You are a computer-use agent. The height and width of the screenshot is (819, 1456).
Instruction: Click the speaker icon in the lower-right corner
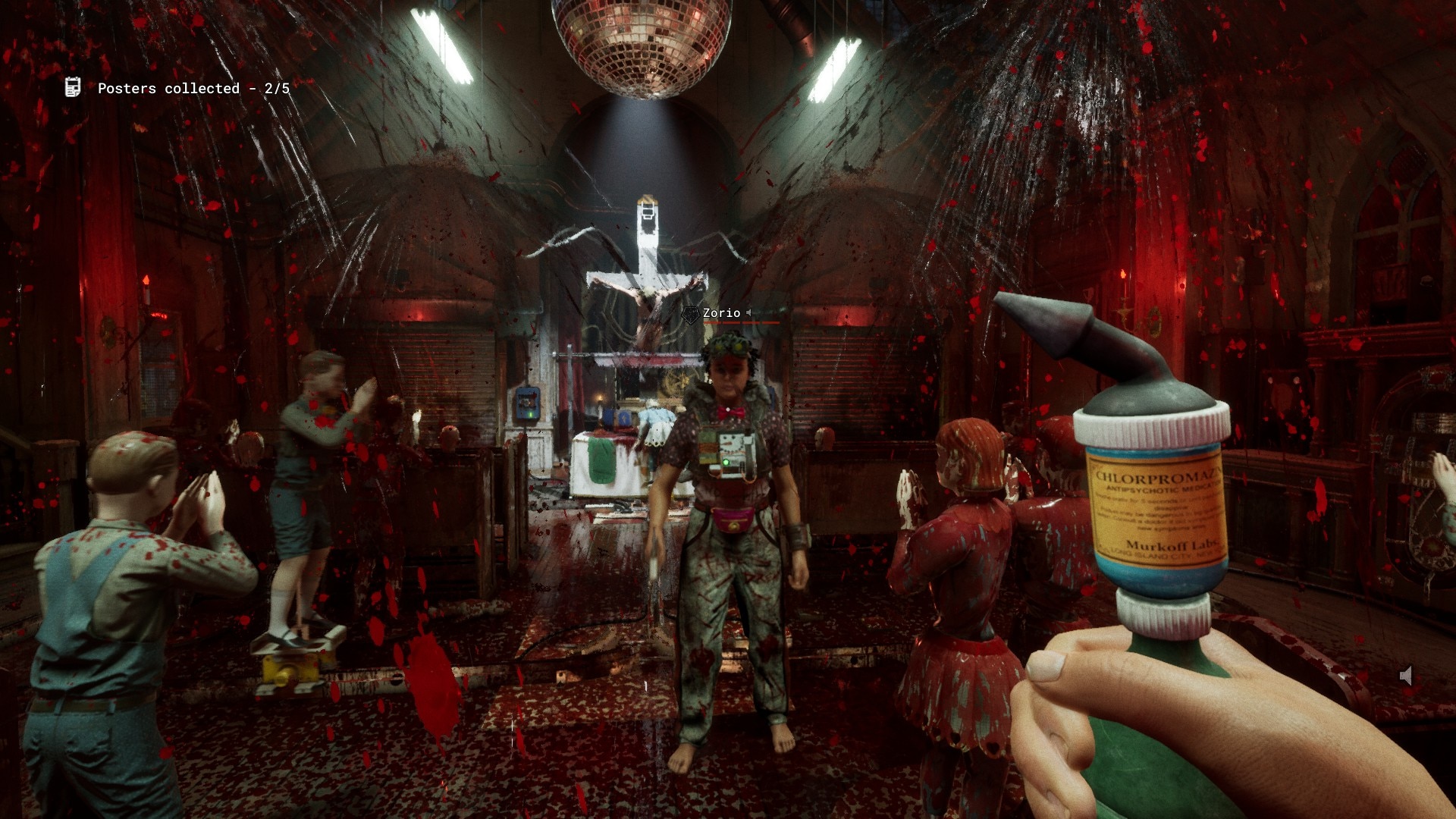point(1406,676)
